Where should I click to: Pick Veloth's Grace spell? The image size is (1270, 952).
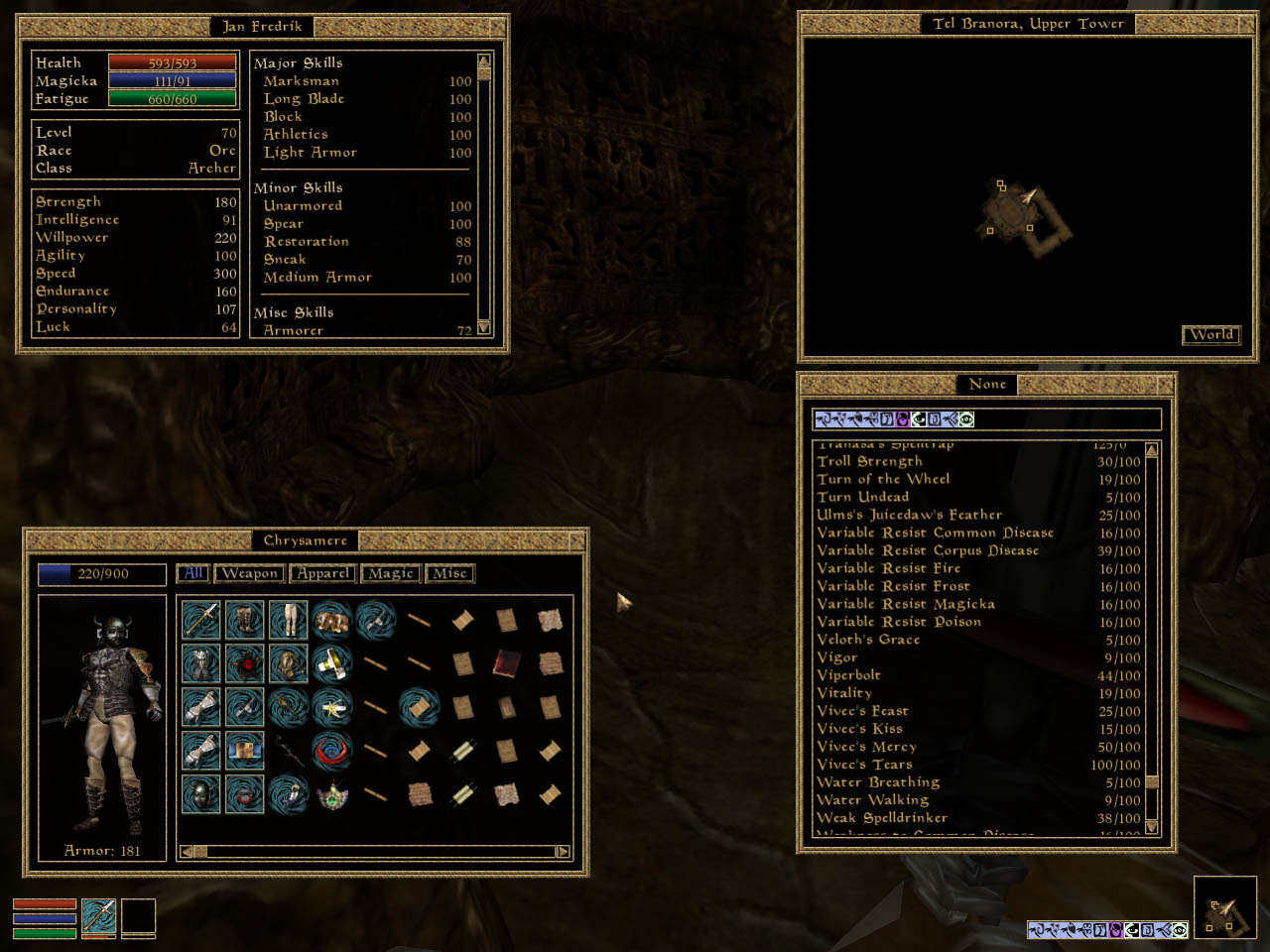(869, 640)
